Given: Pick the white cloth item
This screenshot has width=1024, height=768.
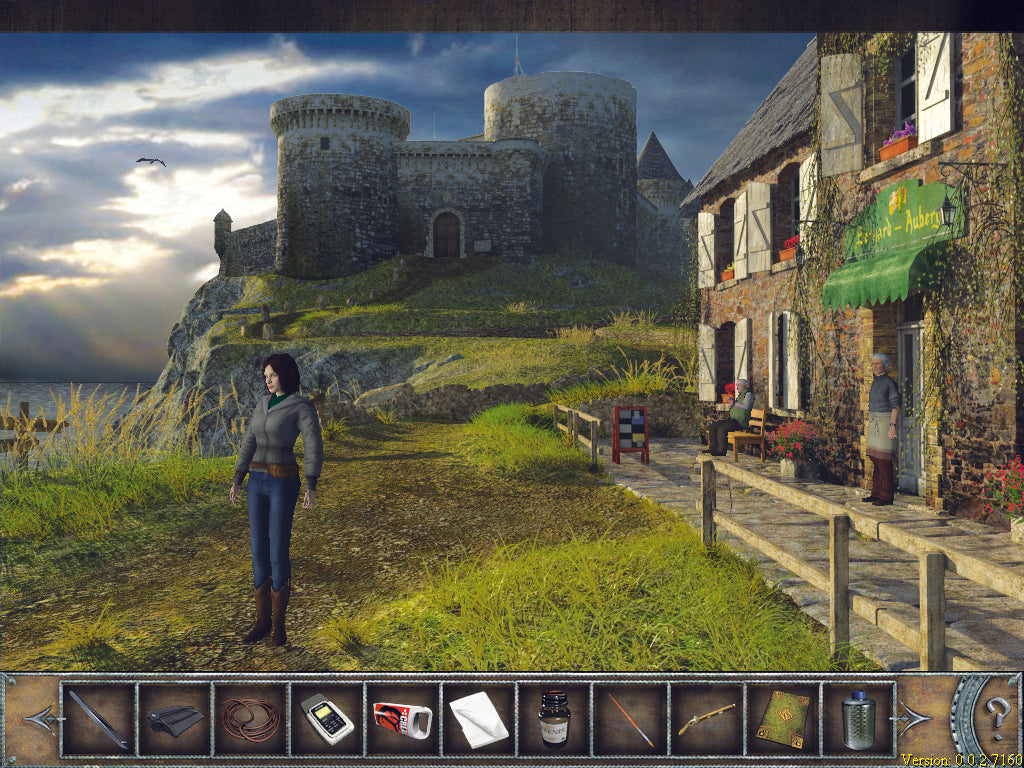Looking at the screenshot, I should tap(478, 719).
